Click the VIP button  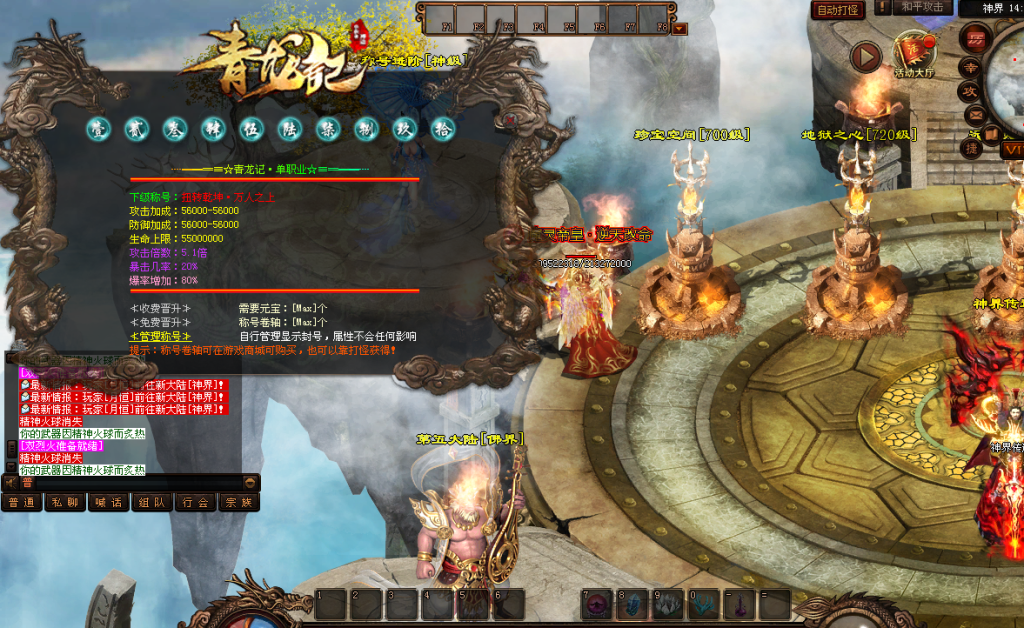(1011, 150)
